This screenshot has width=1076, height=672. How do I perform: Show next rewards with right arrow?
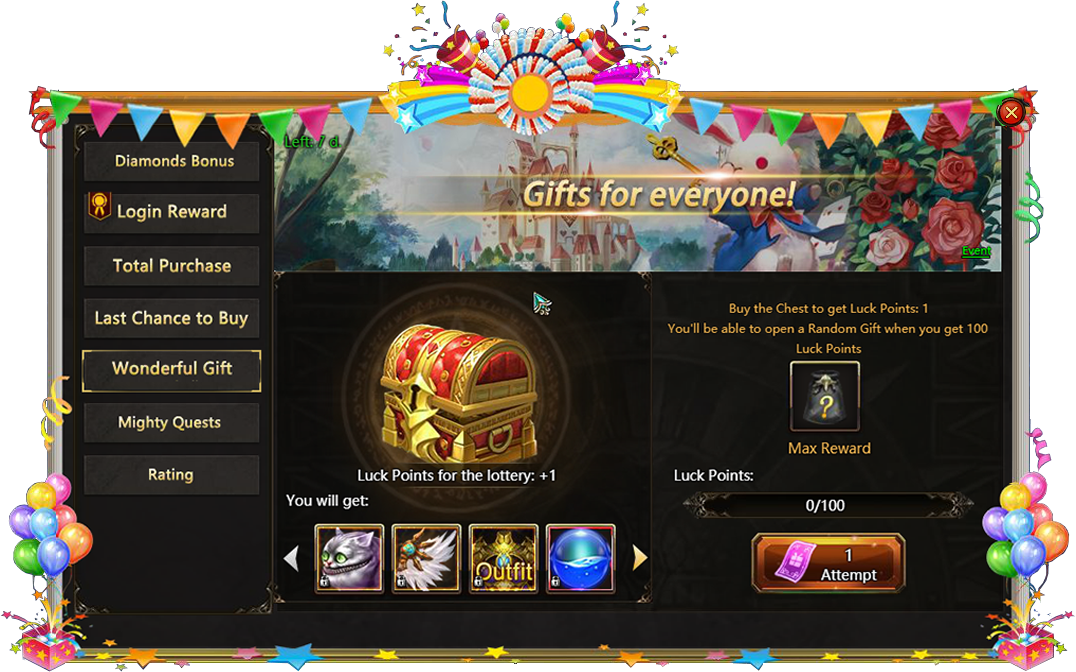point(640,558)
